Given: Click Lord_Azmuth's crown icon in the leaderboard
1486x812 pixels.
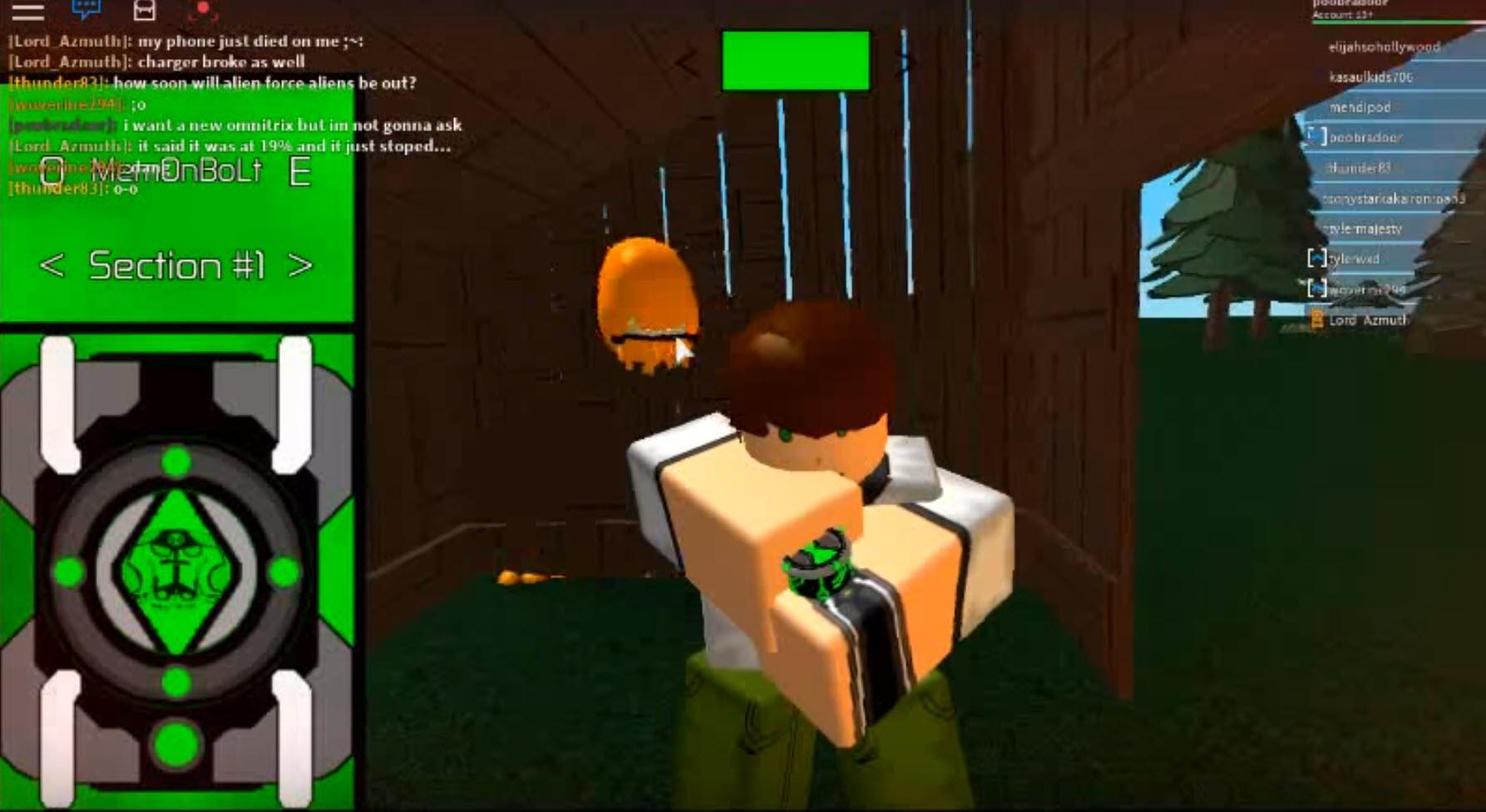Looking at the screenshot, I should pos(1318,318).
